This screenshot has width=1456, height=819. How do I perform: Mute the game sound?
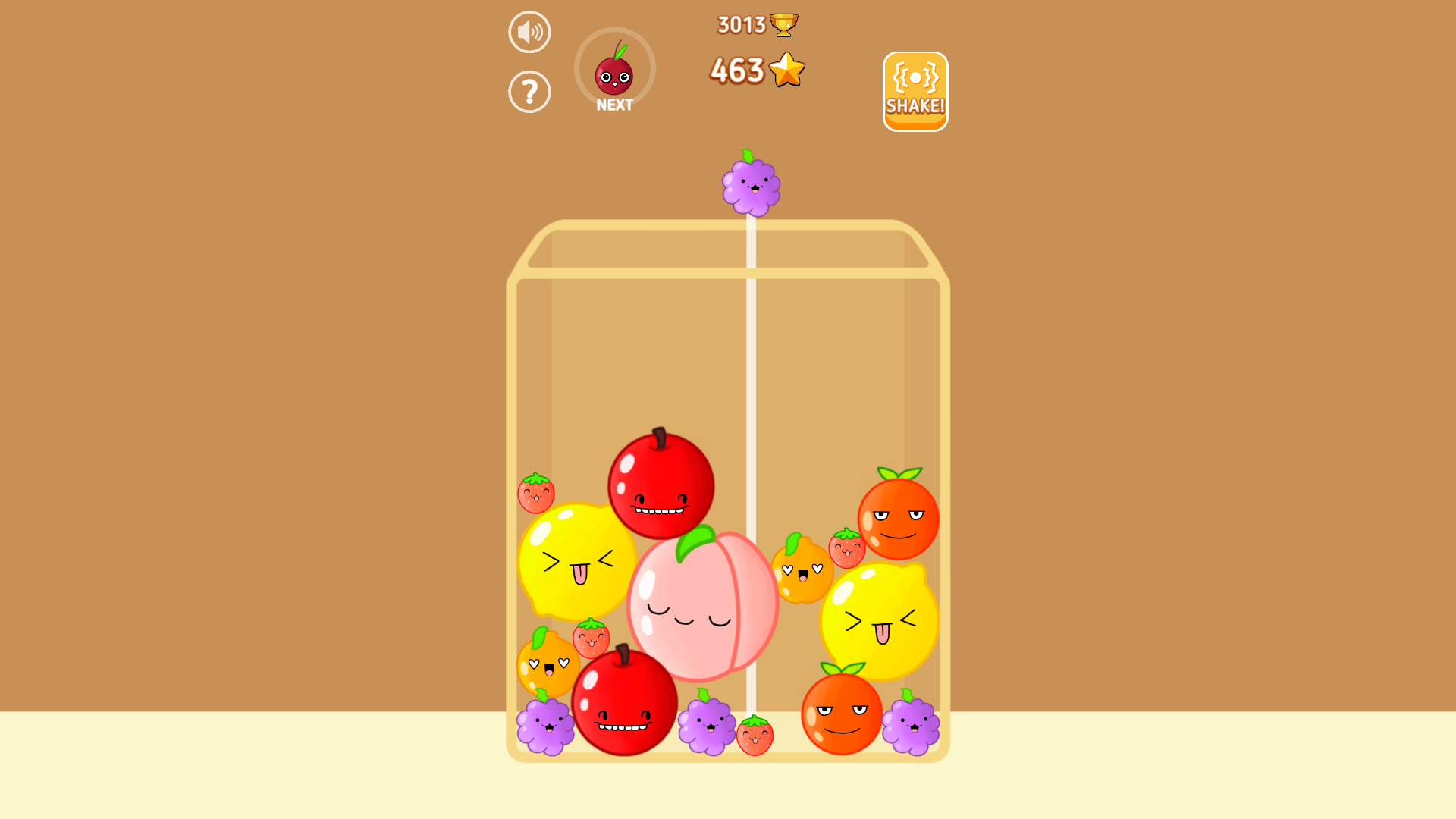coord(529,31)
